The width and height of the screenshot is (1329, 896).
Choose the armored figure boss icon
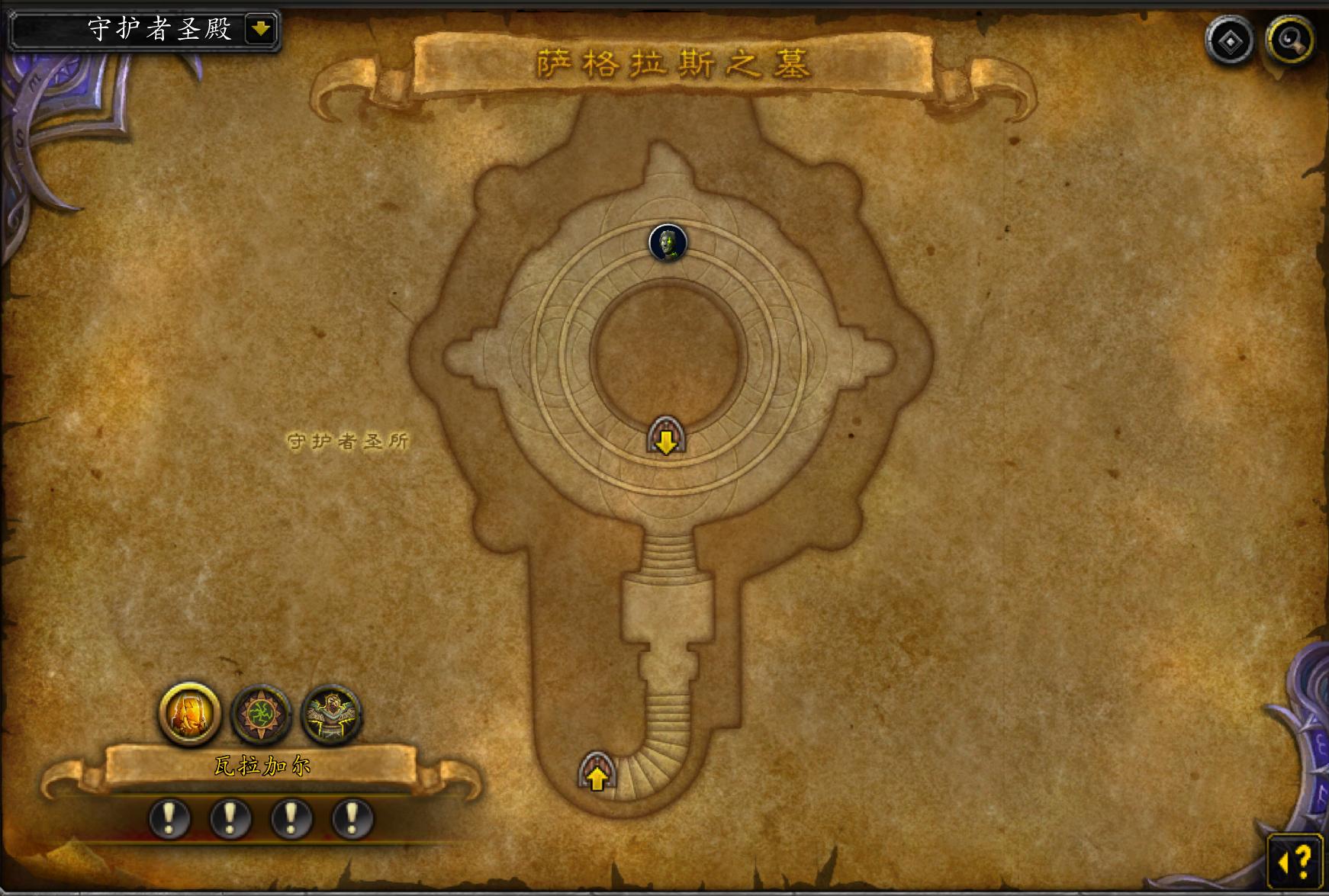(x=331, y=715)
